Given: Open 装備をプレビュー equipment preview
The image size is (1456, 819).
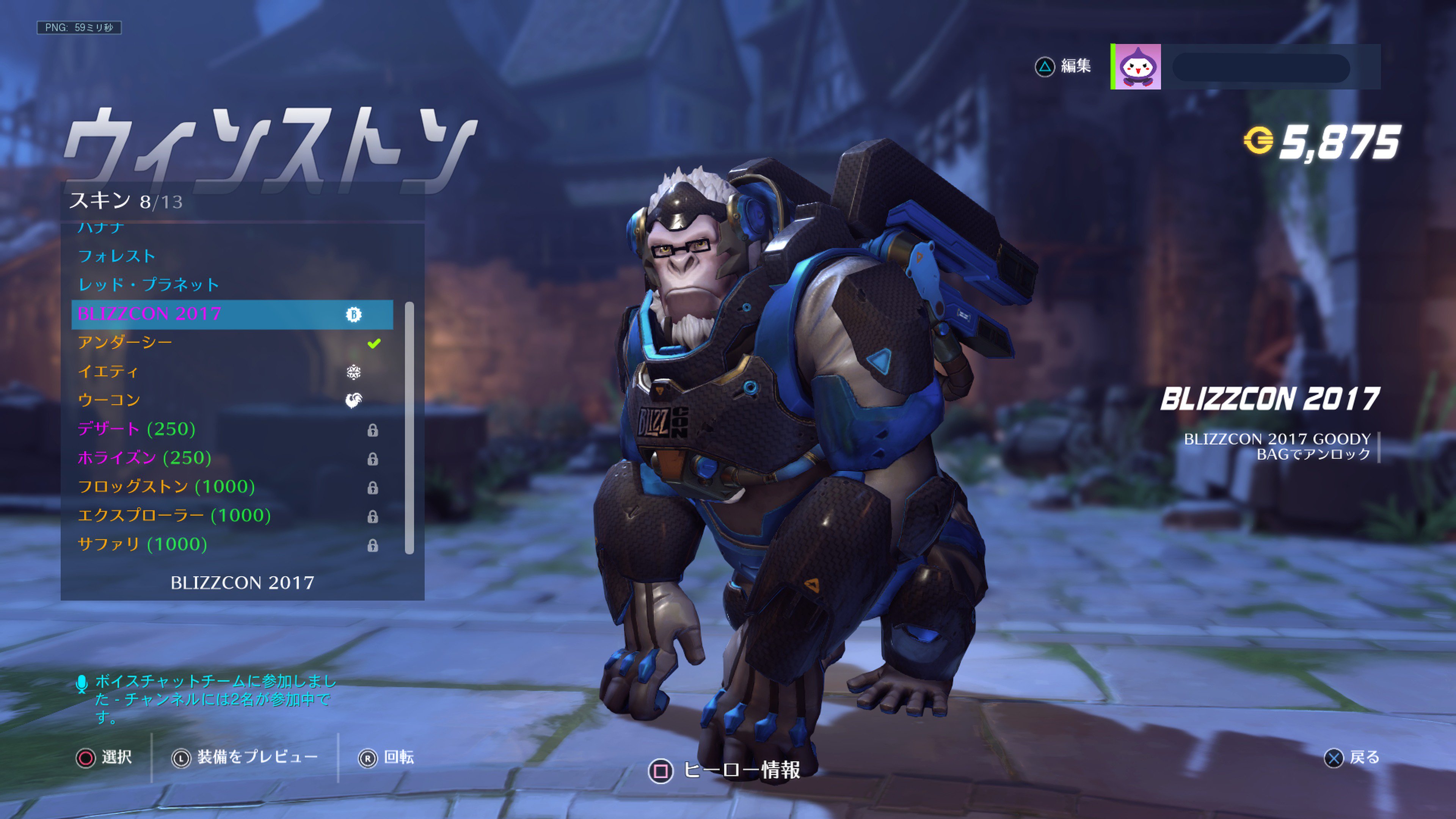Looking at the screenshot, I should pyautogui.click(x=257, y=758).
